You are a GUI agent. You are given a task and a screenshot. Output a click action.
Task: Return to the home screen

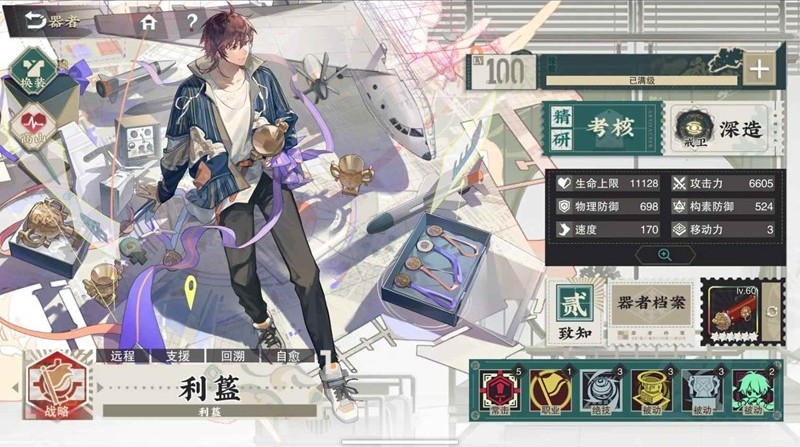[x=149, y=20]
